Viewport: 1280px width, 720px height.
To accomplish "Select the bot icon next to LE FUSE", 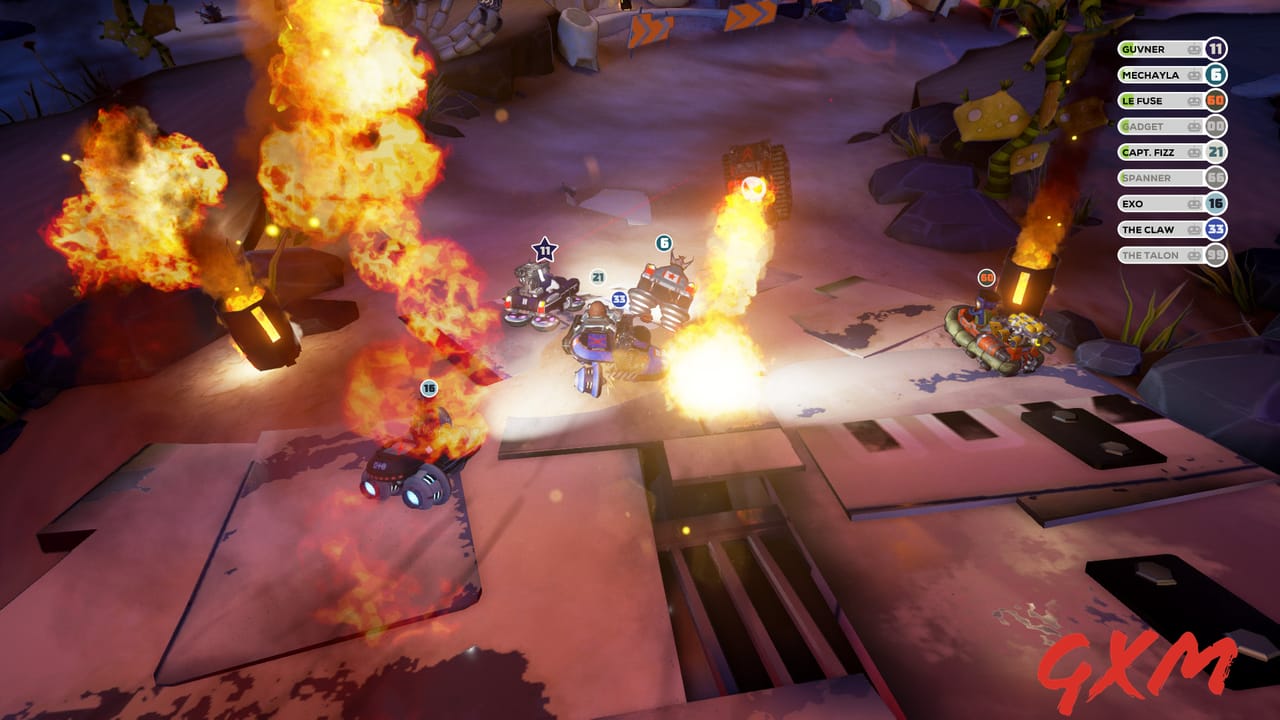I will tap(1193, 101).
